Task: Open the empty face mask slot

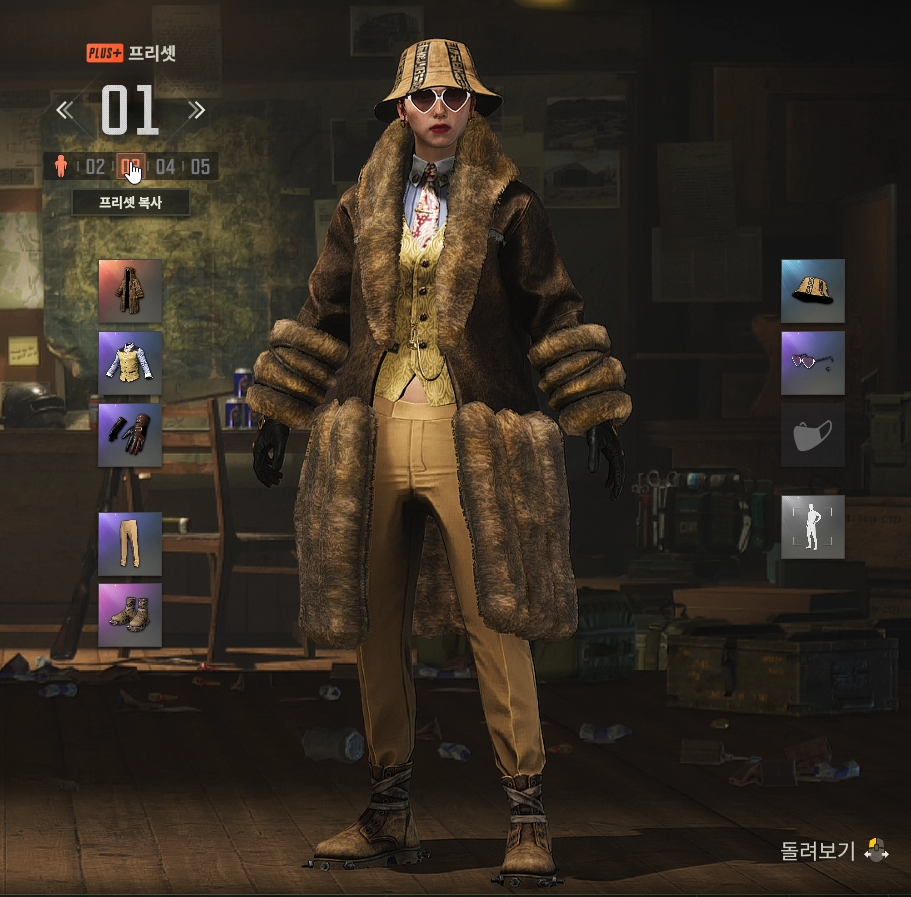Action: click(812, 435)
